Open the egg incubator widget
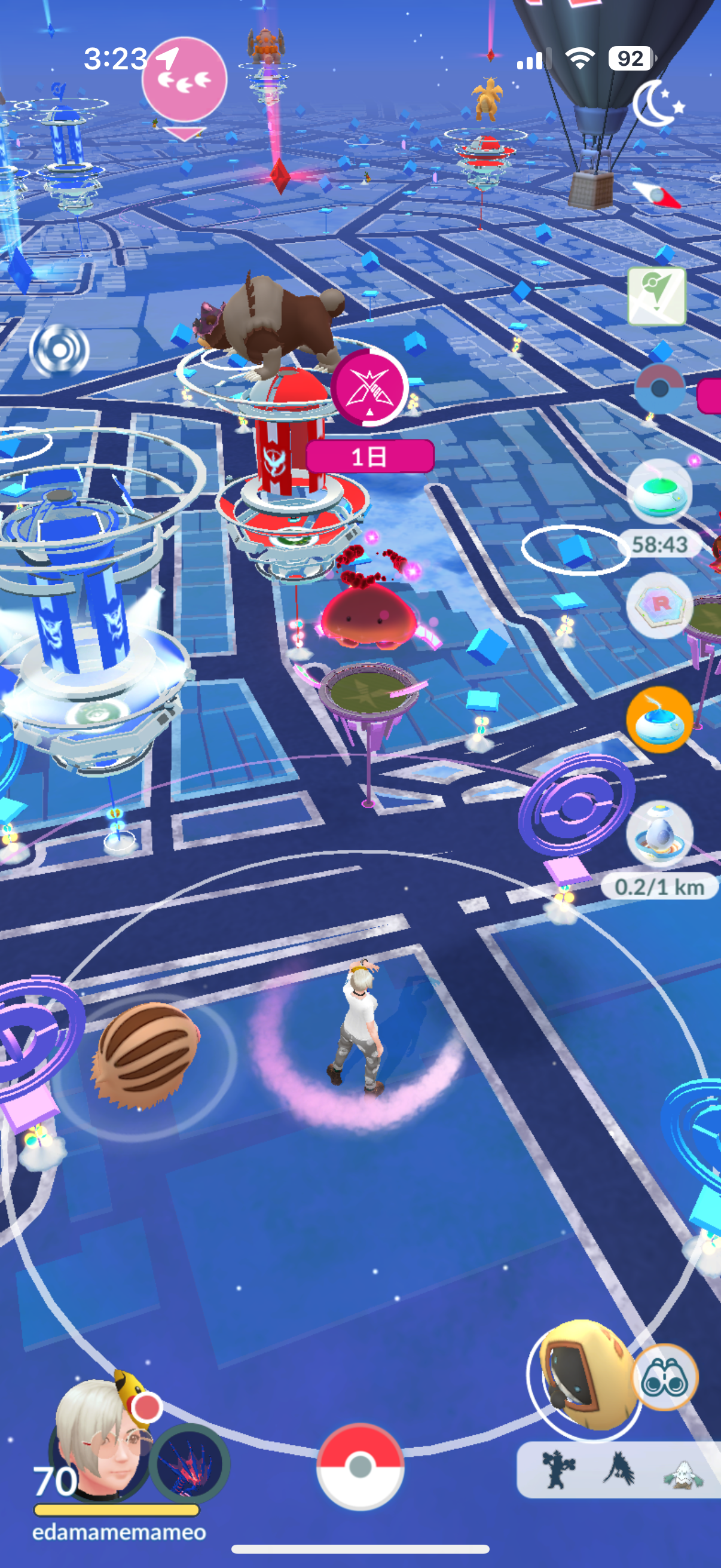The image size is (721, 1568). point(659,833)
